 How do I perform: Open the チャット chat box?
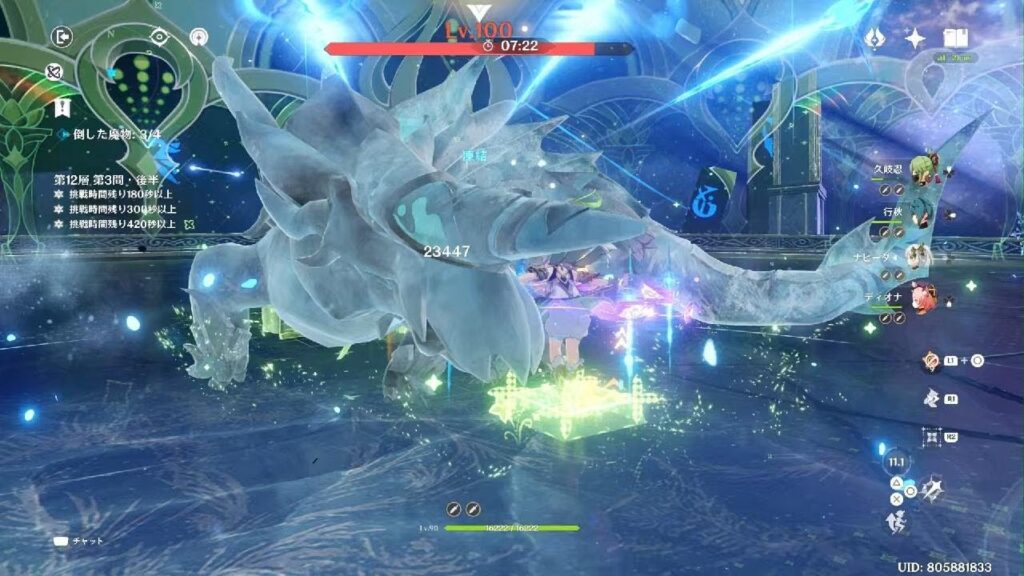tap(78, 541)
